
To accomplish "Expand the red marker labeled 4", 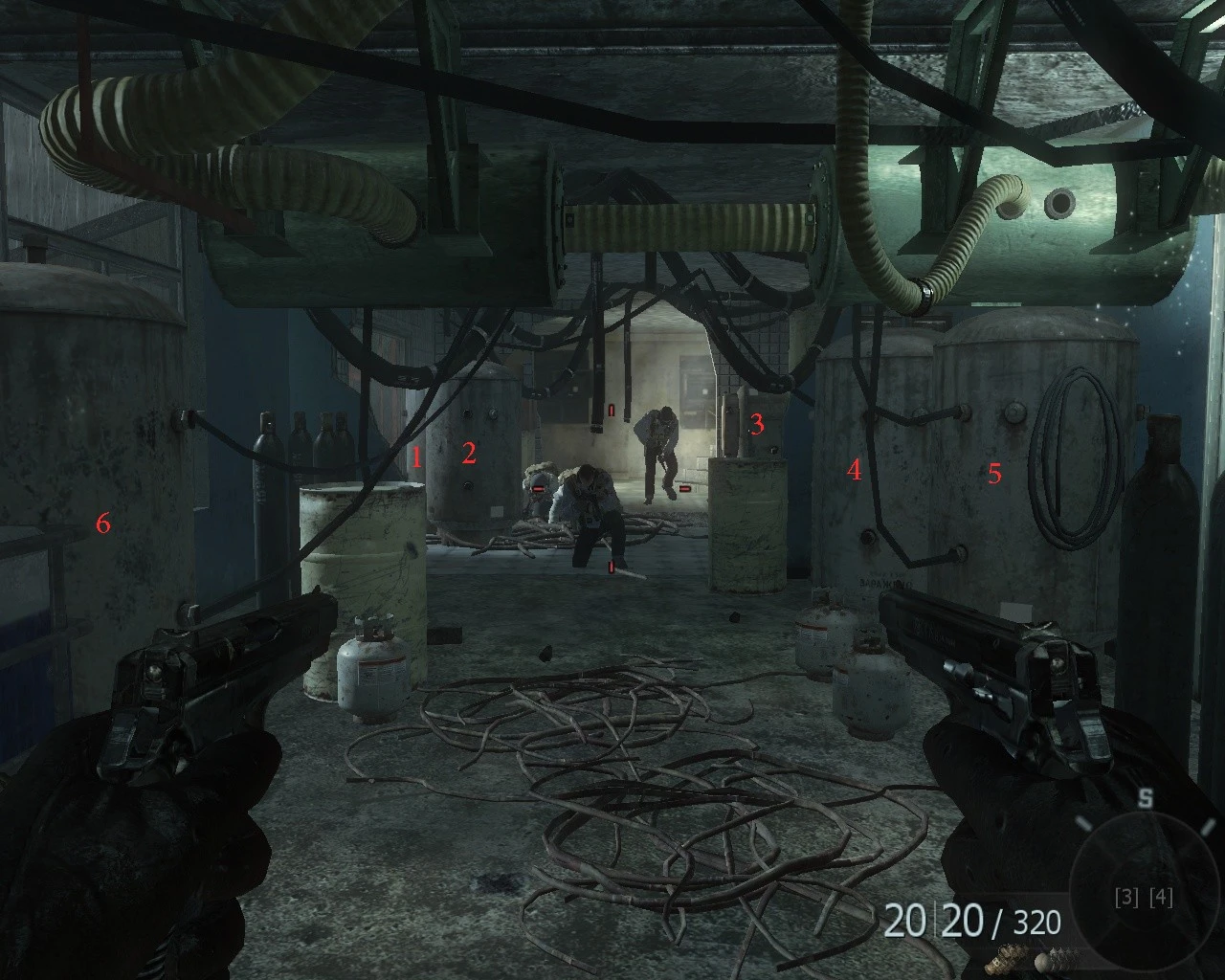I will click(x=854, y=469).
